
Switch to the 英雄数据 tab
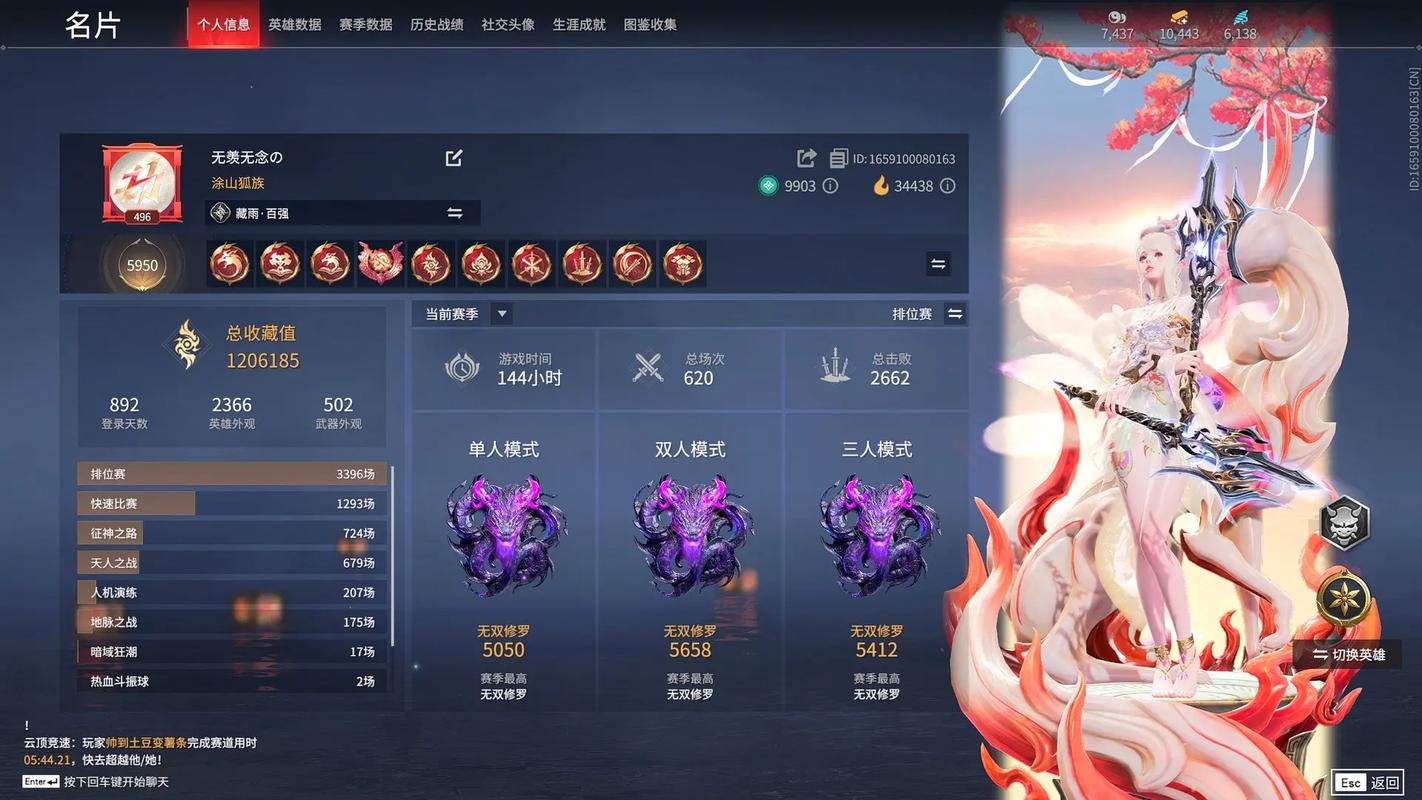pos(294,24)
